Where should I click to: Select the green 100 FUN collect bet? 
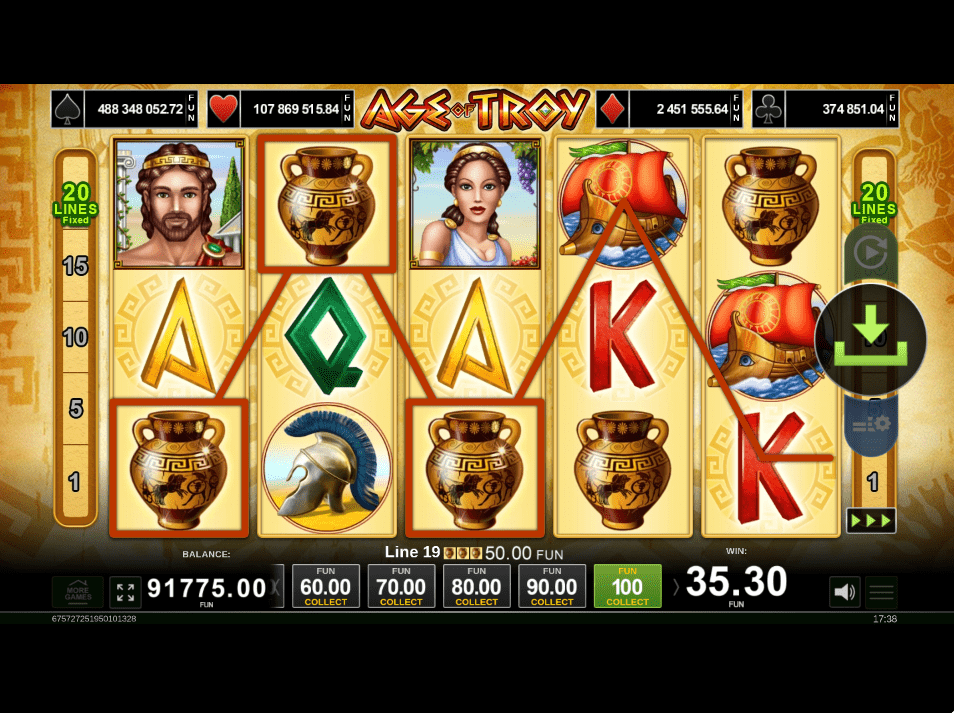627,586
